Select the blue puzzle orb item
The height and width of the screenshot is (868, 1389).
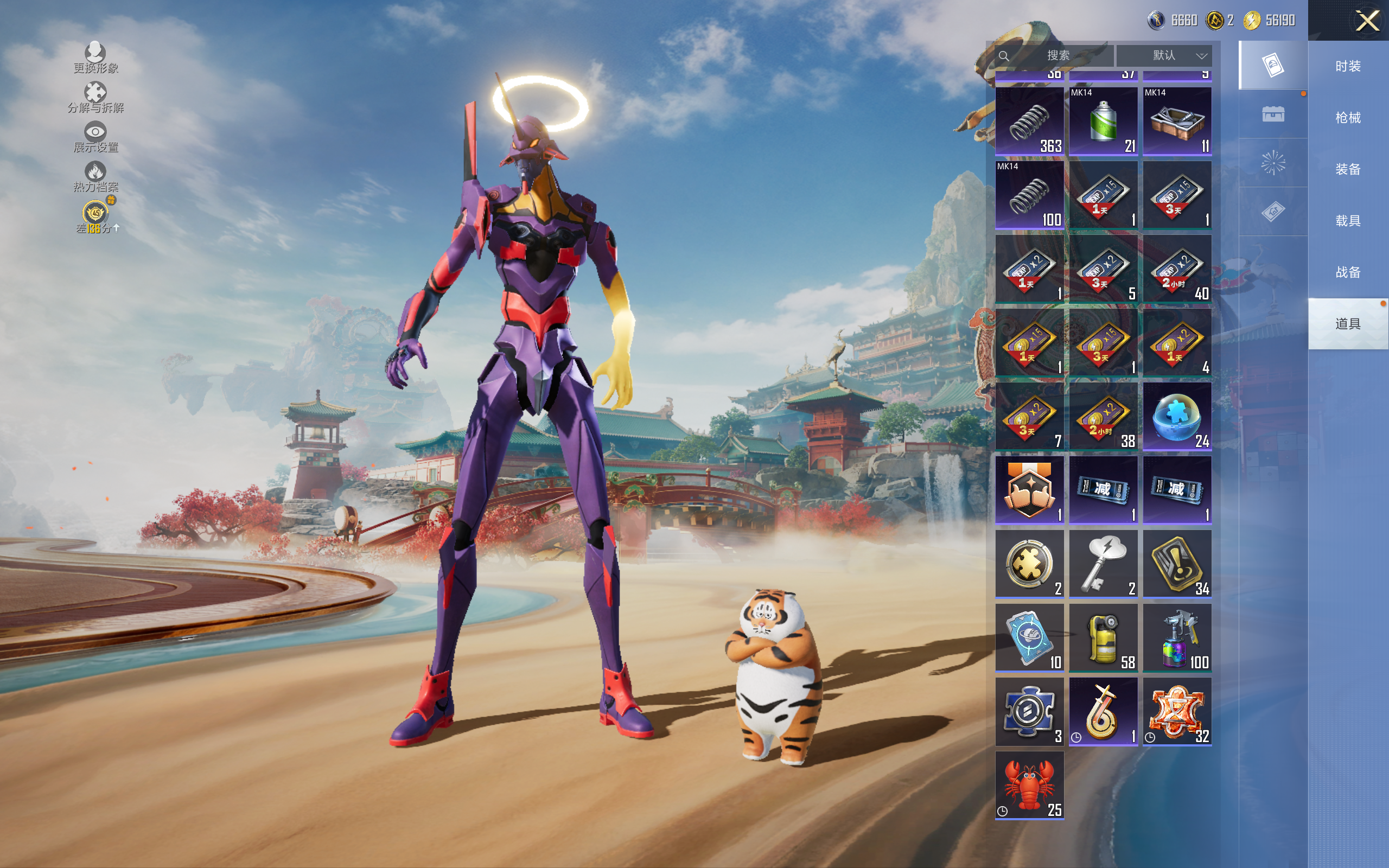pos(1177,416)
